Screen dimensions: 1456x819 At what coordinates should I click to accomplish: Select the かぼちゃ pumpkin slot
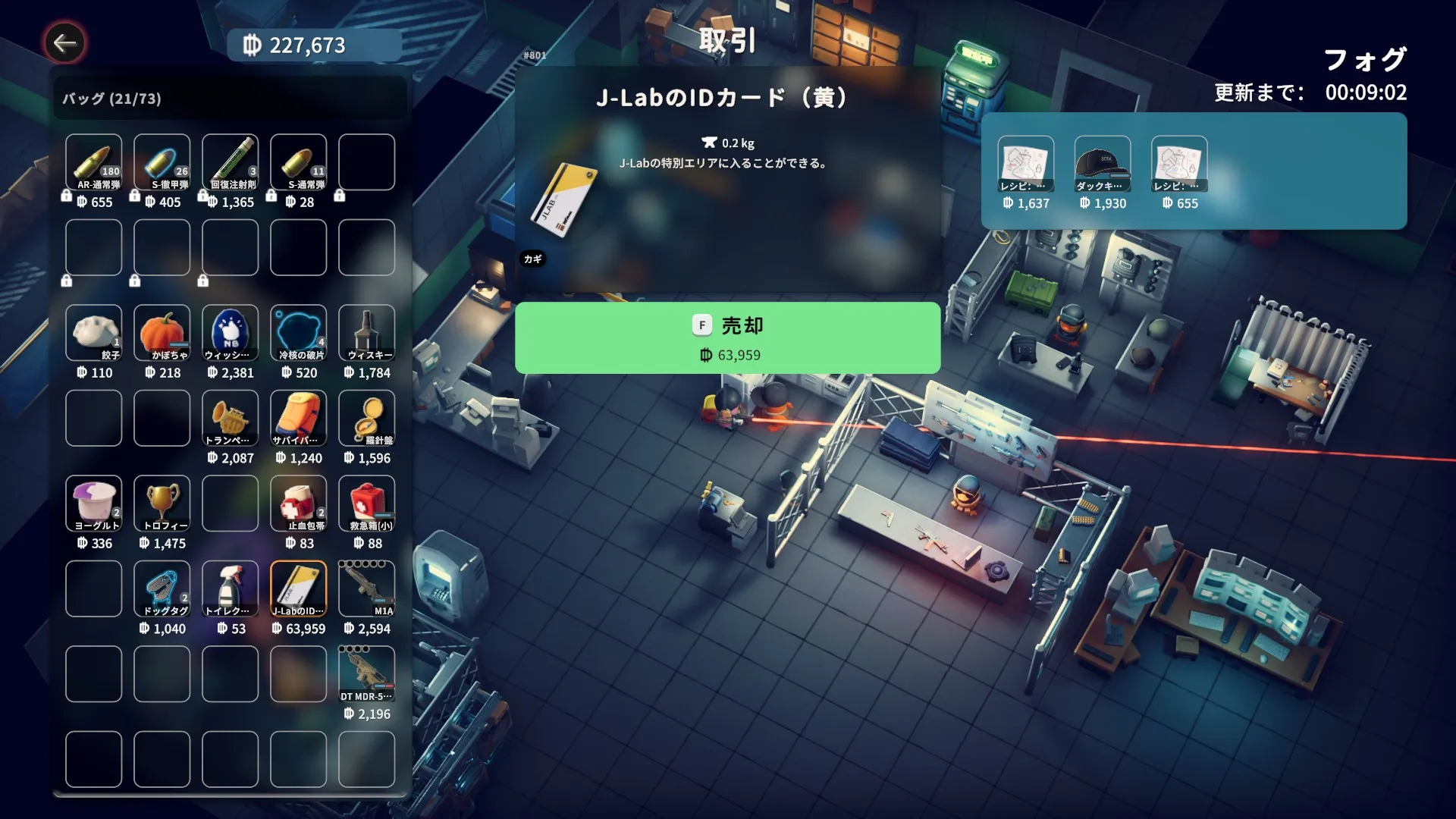162,333
